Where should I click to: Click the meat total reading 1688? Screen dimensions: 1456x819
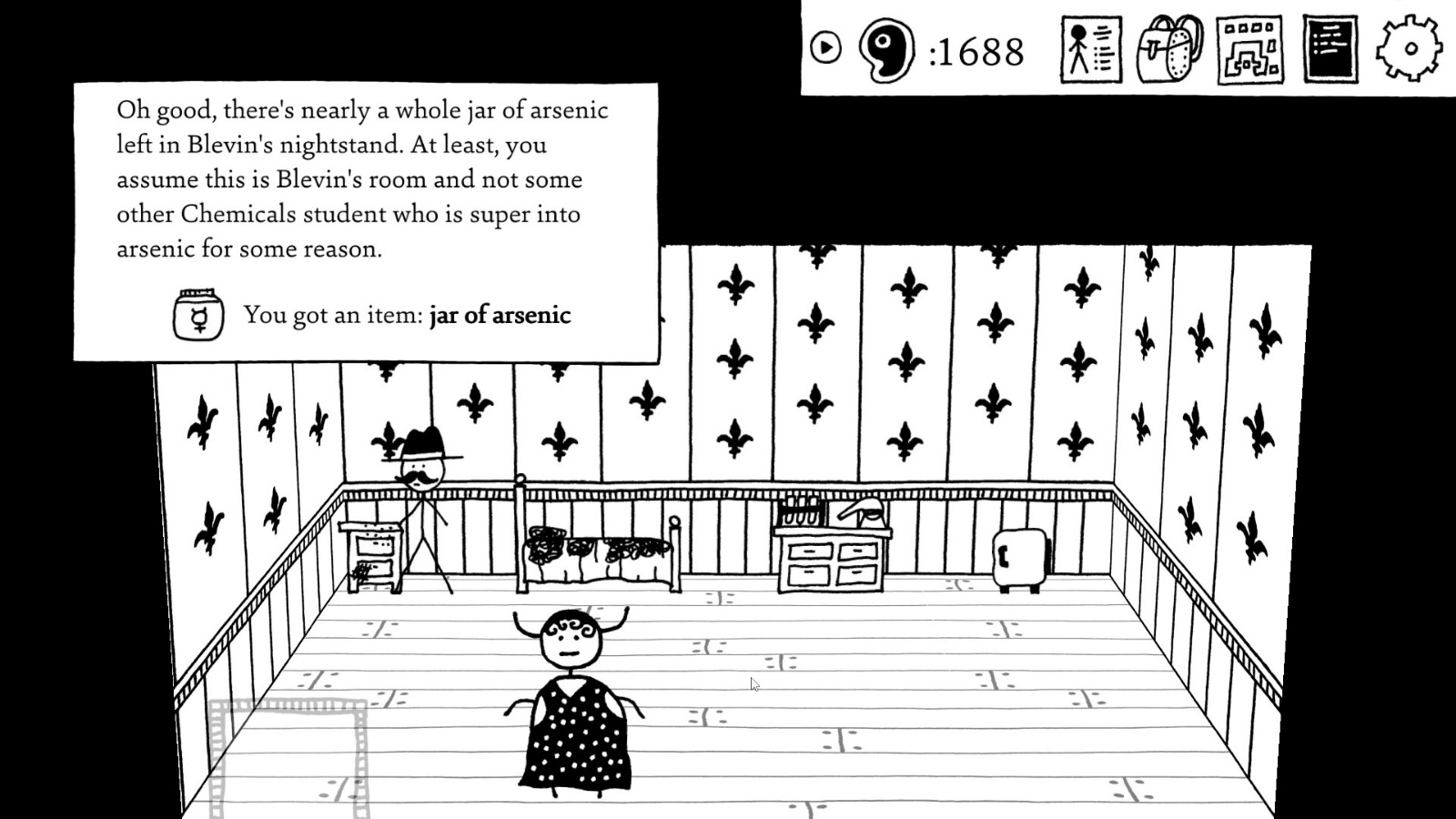pyautogui.click(x=980, y=53)
